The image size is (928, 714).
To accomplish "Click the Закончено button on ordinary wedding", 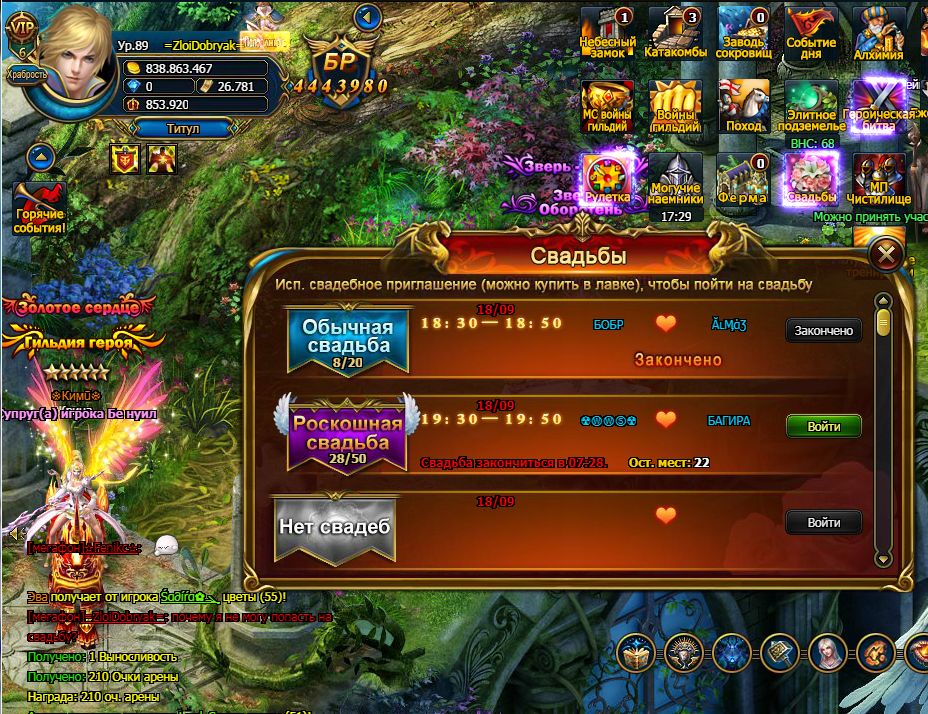I will (x=823, y=330).
